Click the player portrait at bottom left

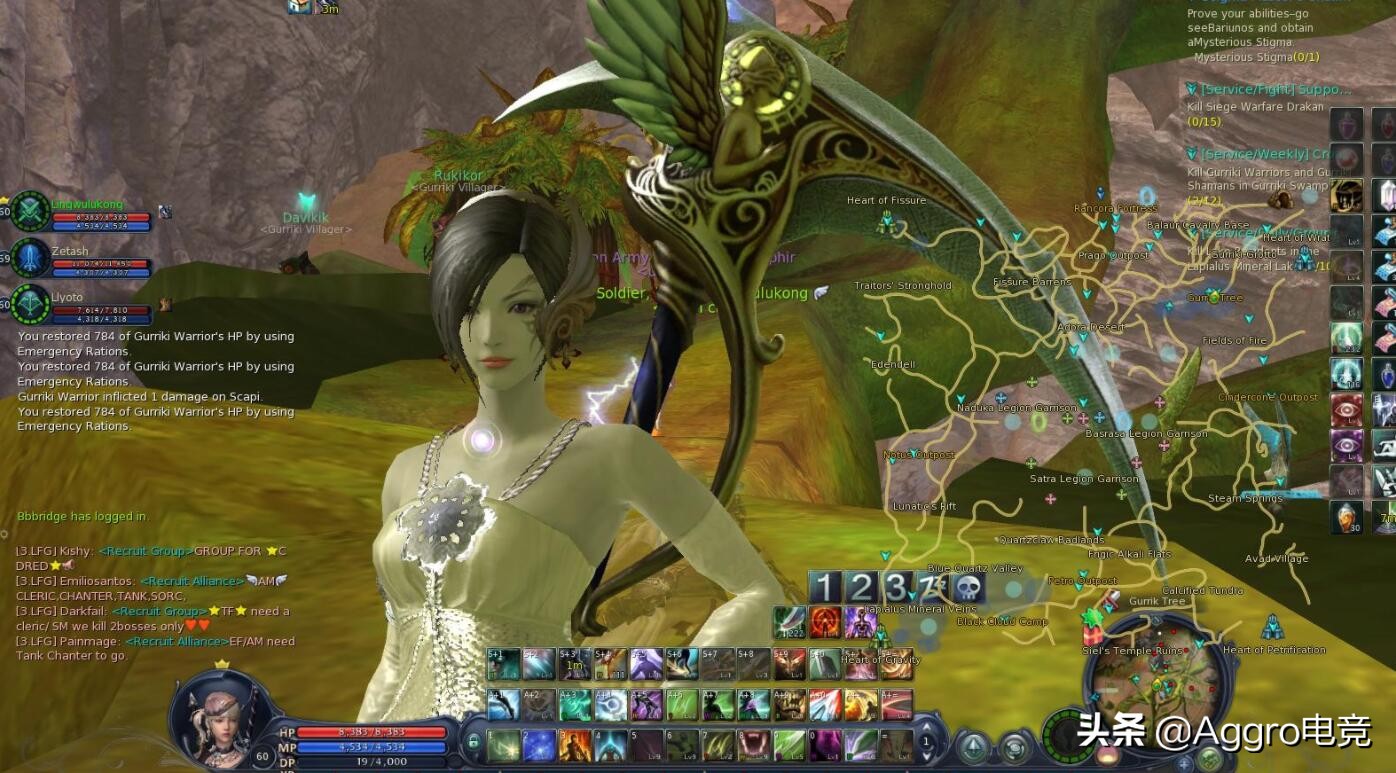(x=214, y=713)
